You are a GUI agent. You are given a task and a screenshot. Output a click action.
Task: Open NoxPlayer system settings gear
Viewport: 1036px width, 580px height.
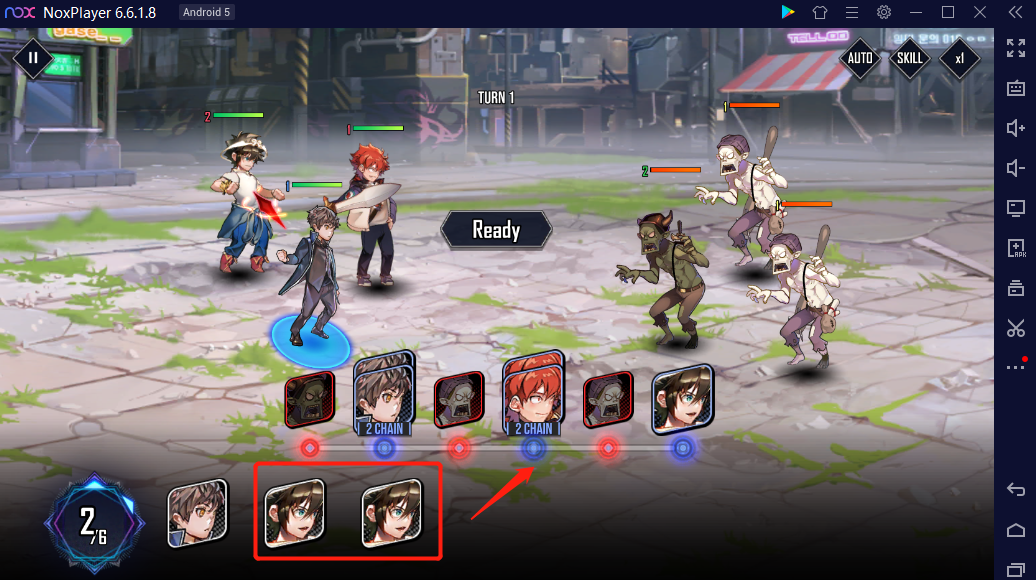(884, 12)
